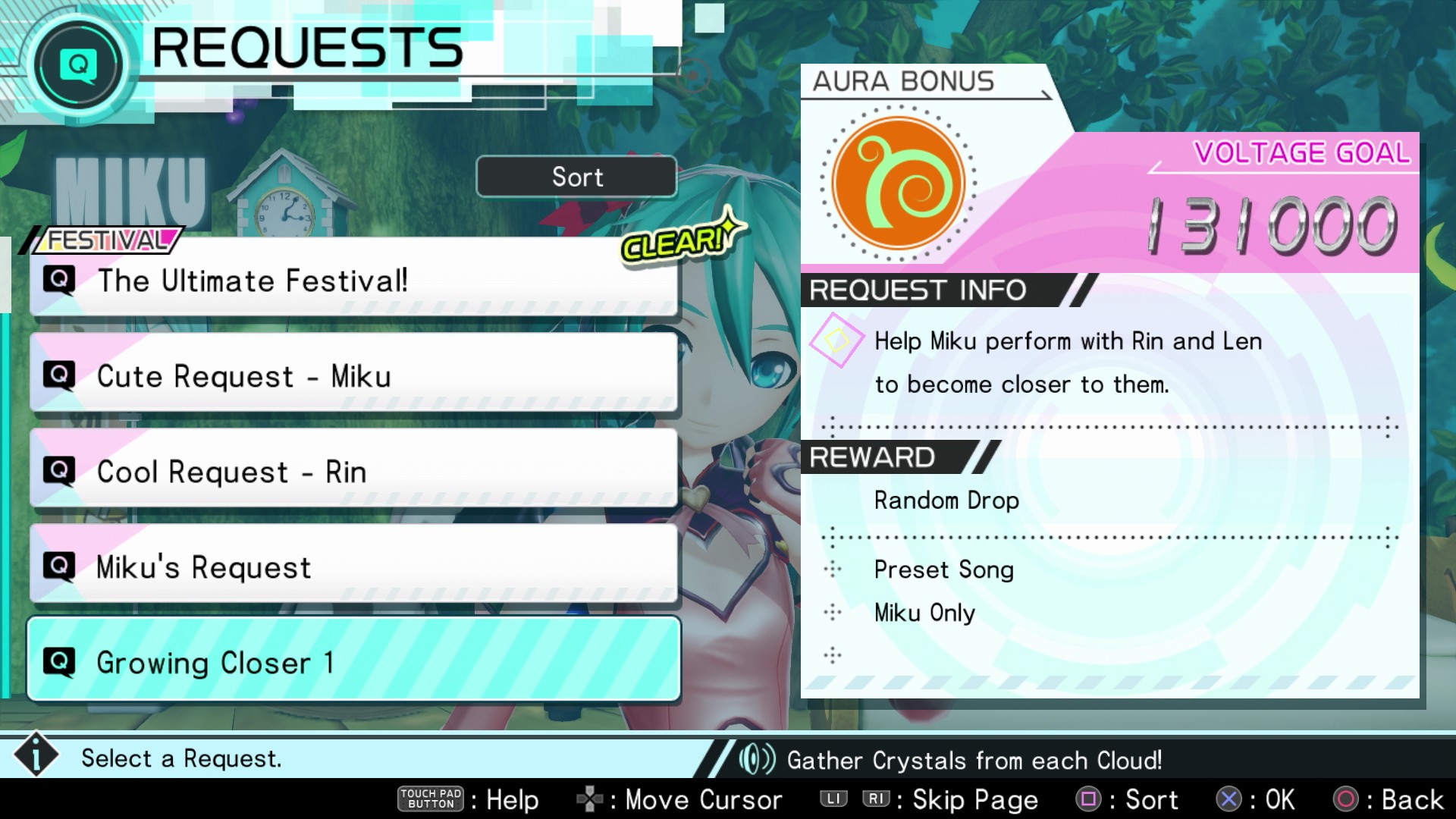
Task: Select The Ultimate Festival! request
Action: coord(353,281)
